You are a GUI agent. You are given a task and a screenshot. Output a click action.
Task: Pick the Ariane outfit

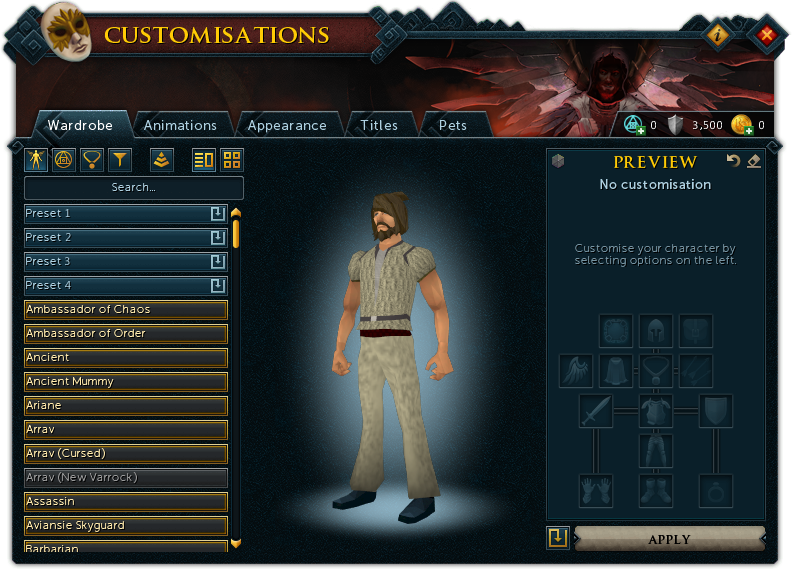[126, 405]
